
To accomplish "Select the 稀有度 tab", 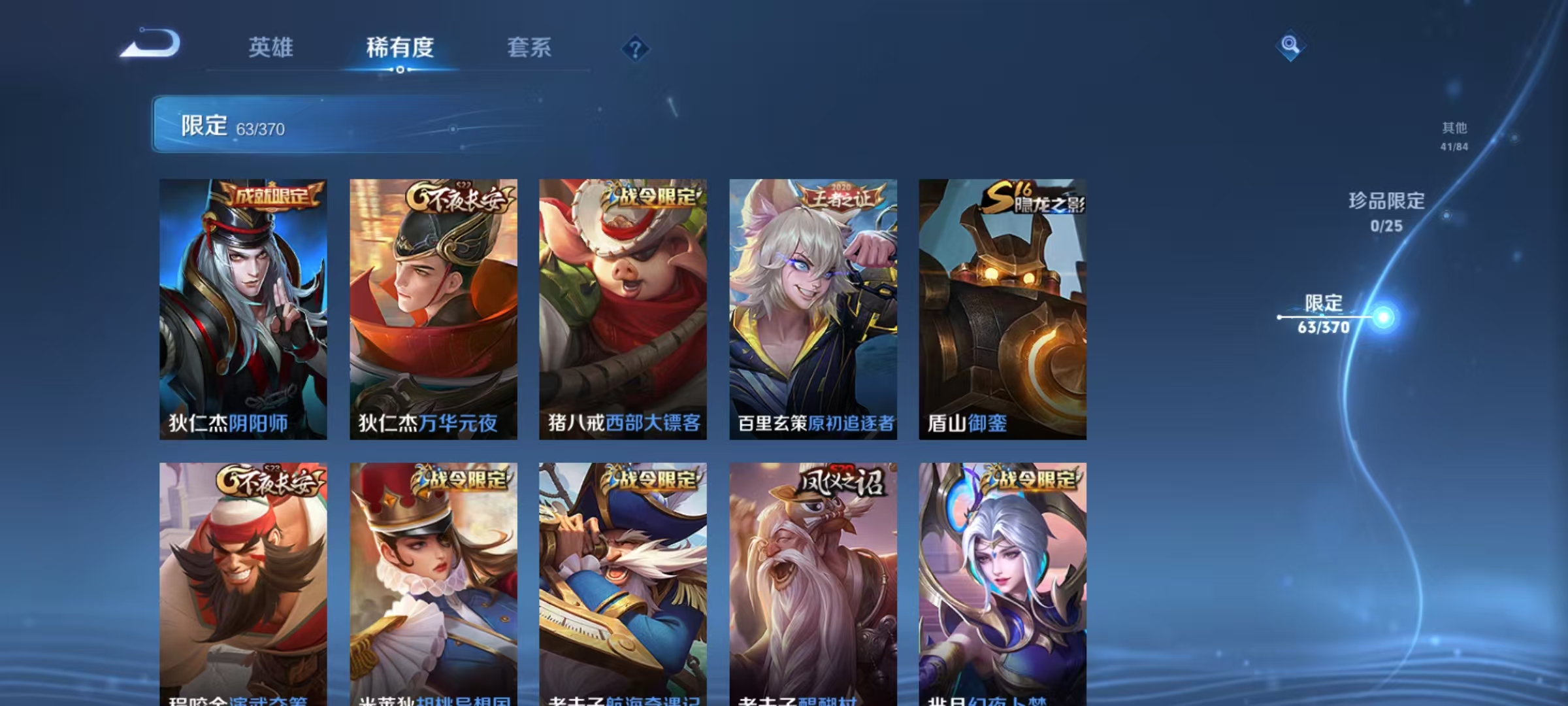I will tap(400, 48).
